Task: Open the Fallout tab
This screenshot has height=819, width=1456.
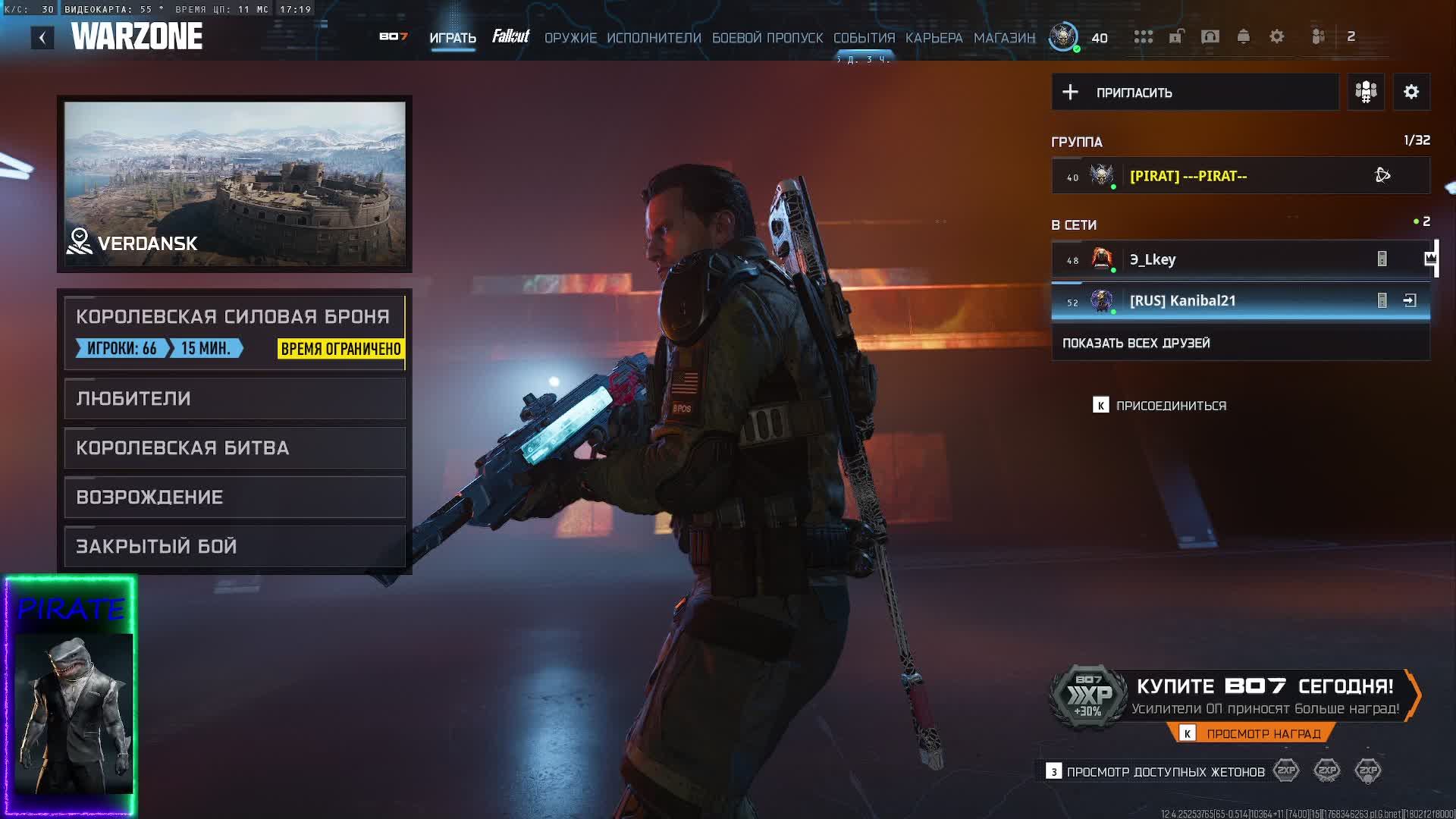Action: pos(510,36)
